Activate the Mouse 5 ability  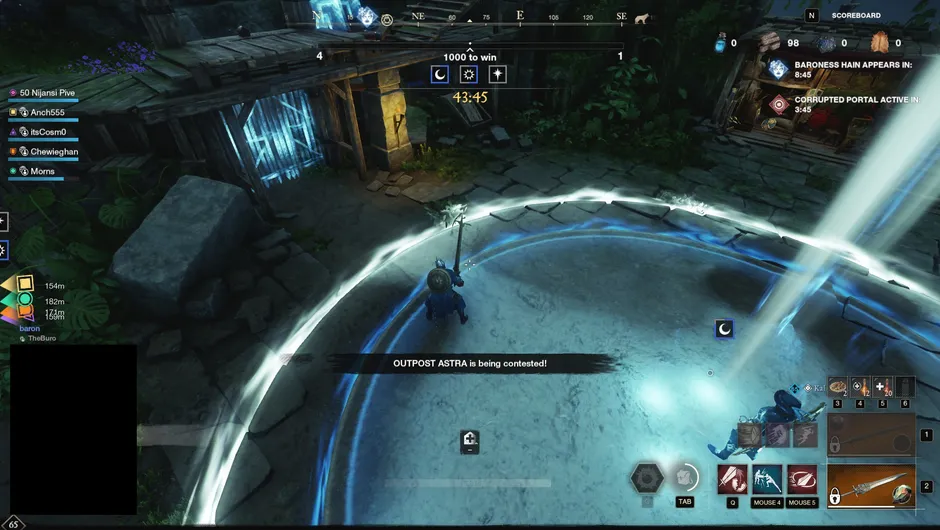coord(801,479)
